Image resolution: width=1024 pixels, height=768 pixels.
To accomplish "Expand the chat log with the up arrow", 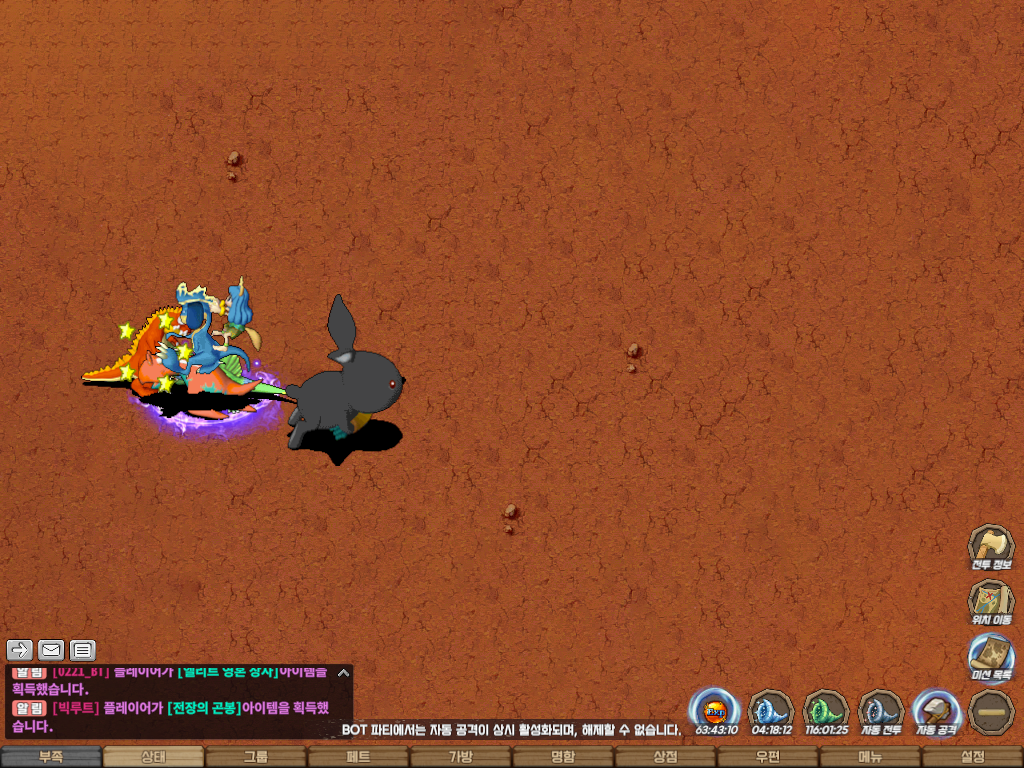I will 343,673.
